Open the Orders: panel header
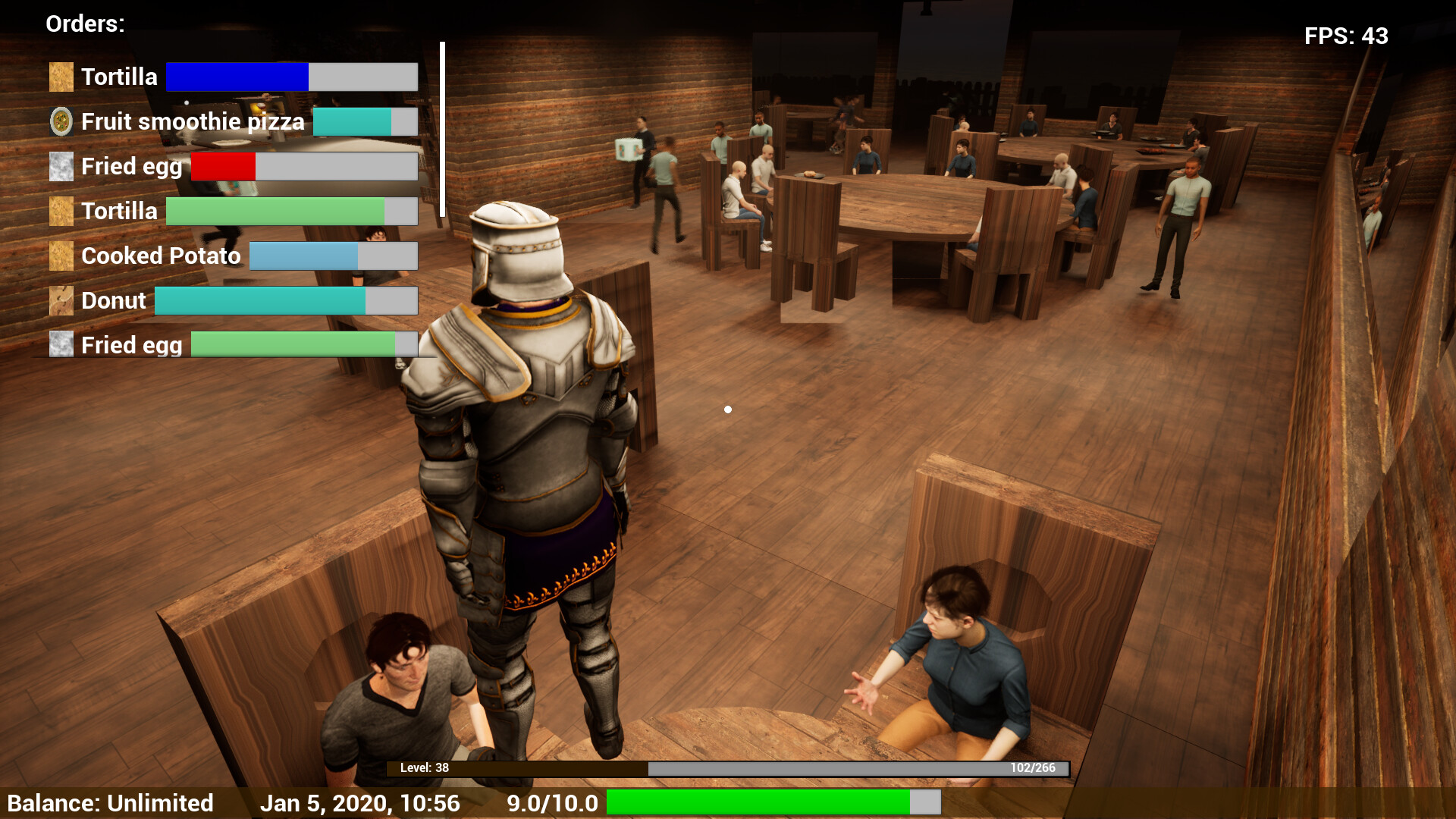Image resolution: width=1456 pixels, height=819 pixels. [84, 24]
